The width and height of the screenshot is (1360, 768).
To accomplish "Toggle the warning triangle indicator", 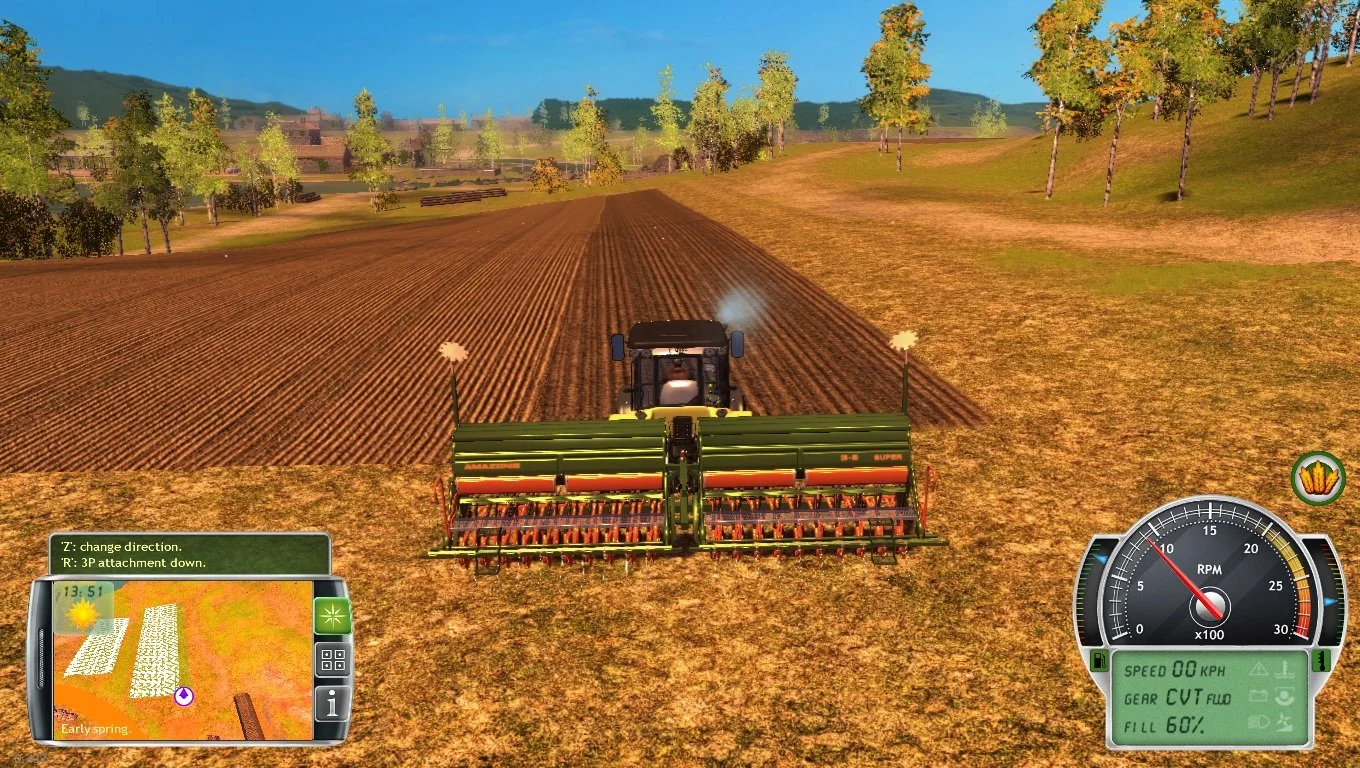I will [1260, 671].
